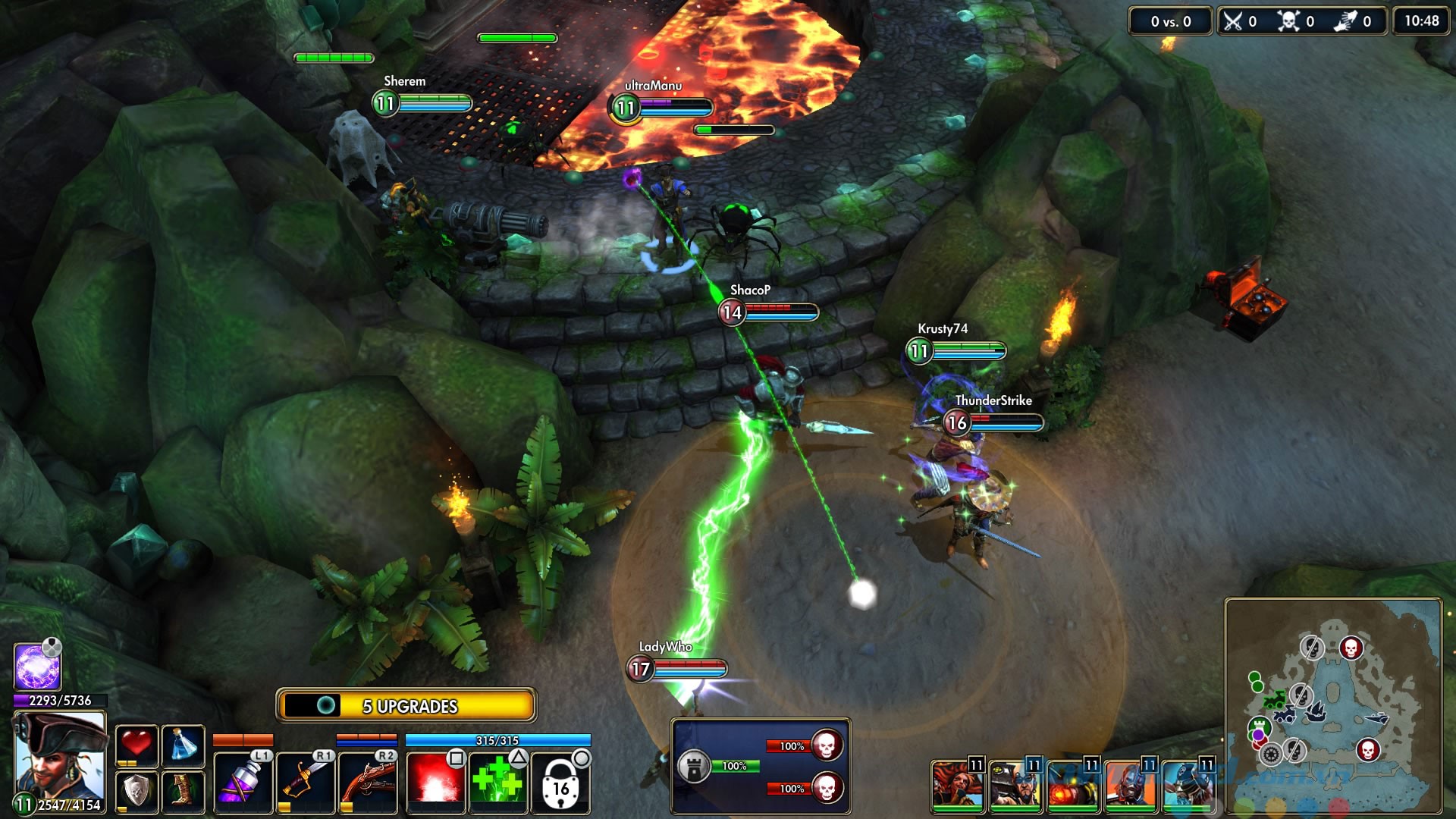Open the 5 Upgrades banner
Screen dimensions: 1456x819
pos(407,706)
